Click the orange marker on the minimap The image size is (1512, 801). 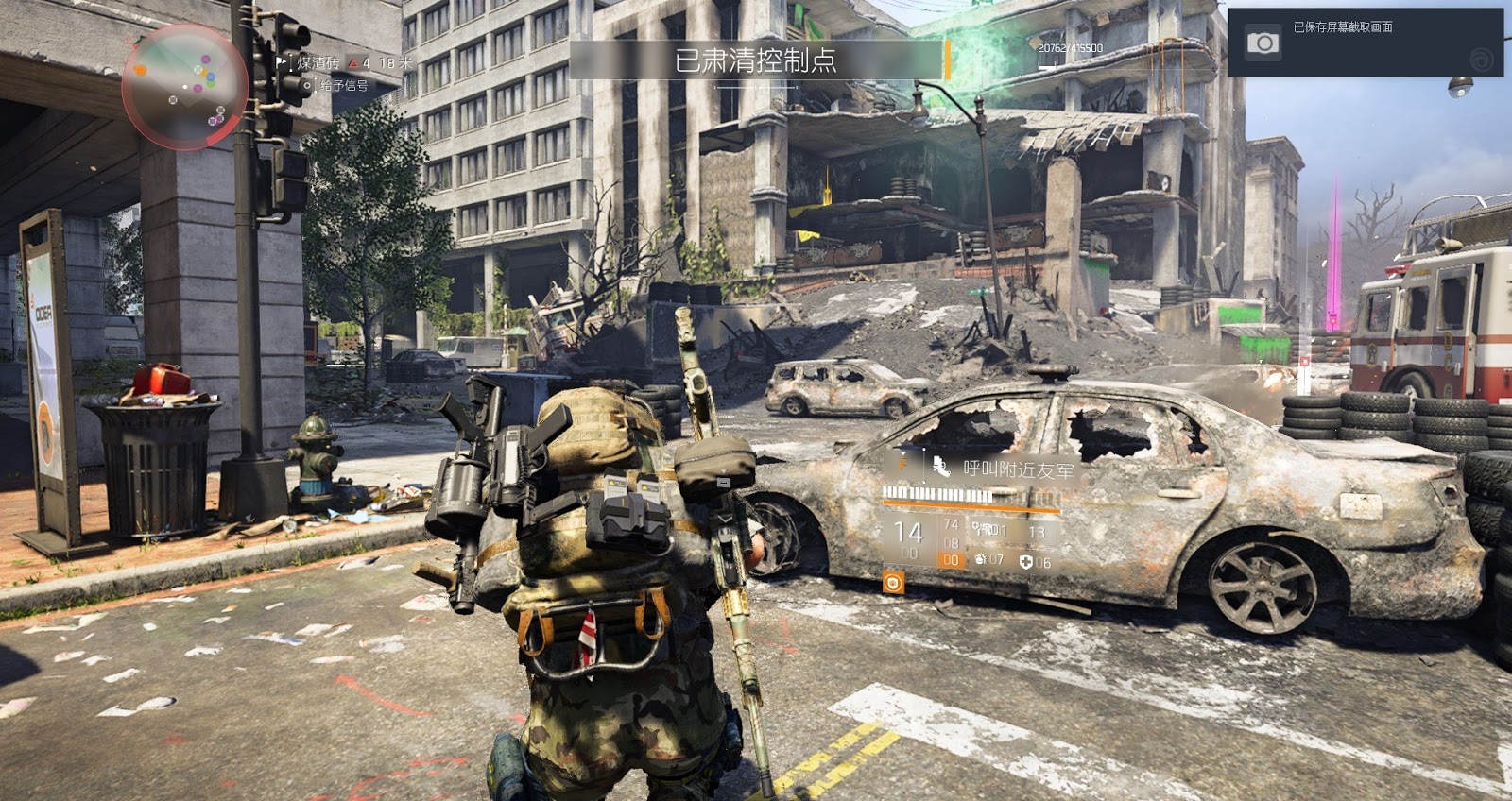141,70
